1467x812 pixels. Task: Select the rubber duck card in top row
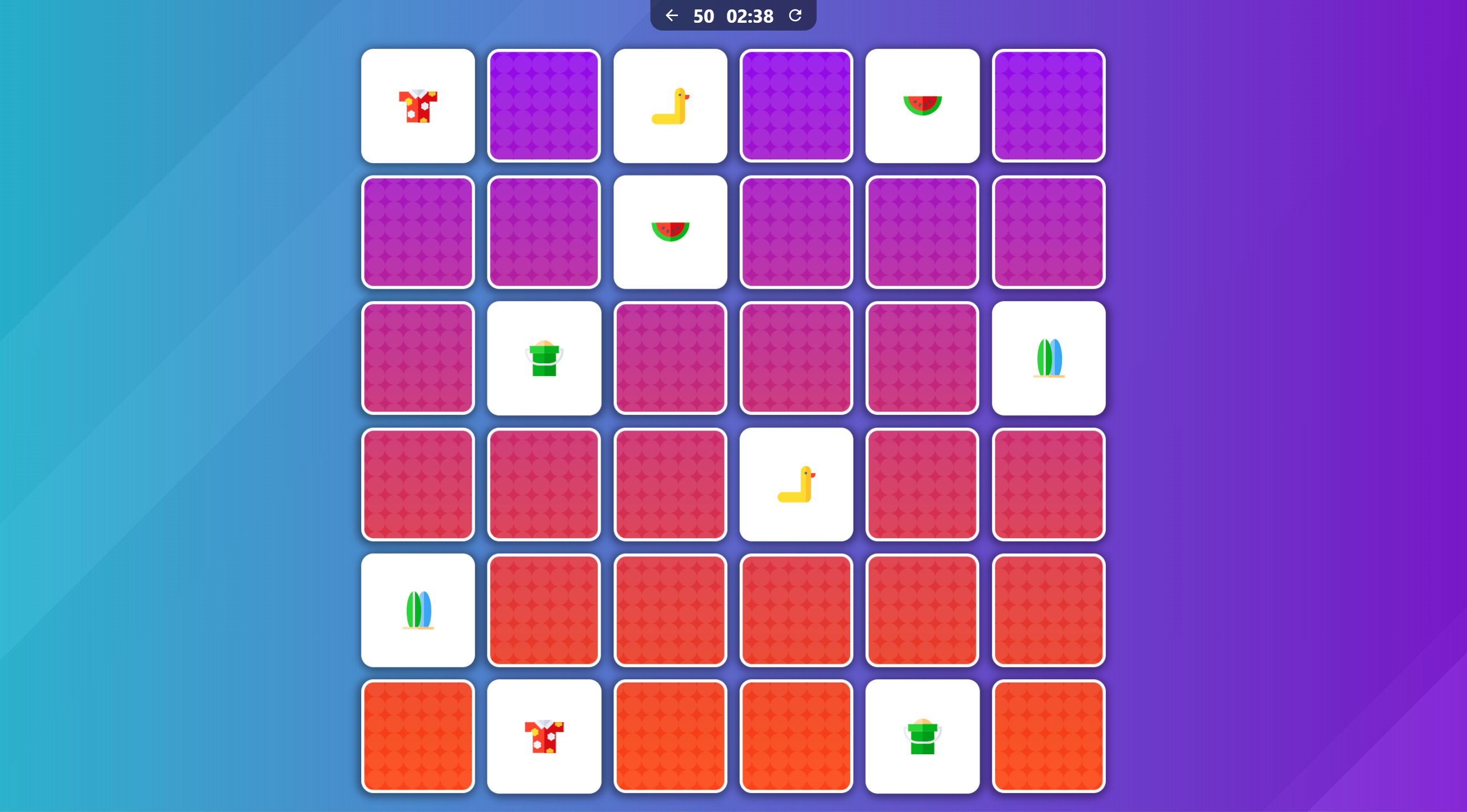[x=670, y=106]
